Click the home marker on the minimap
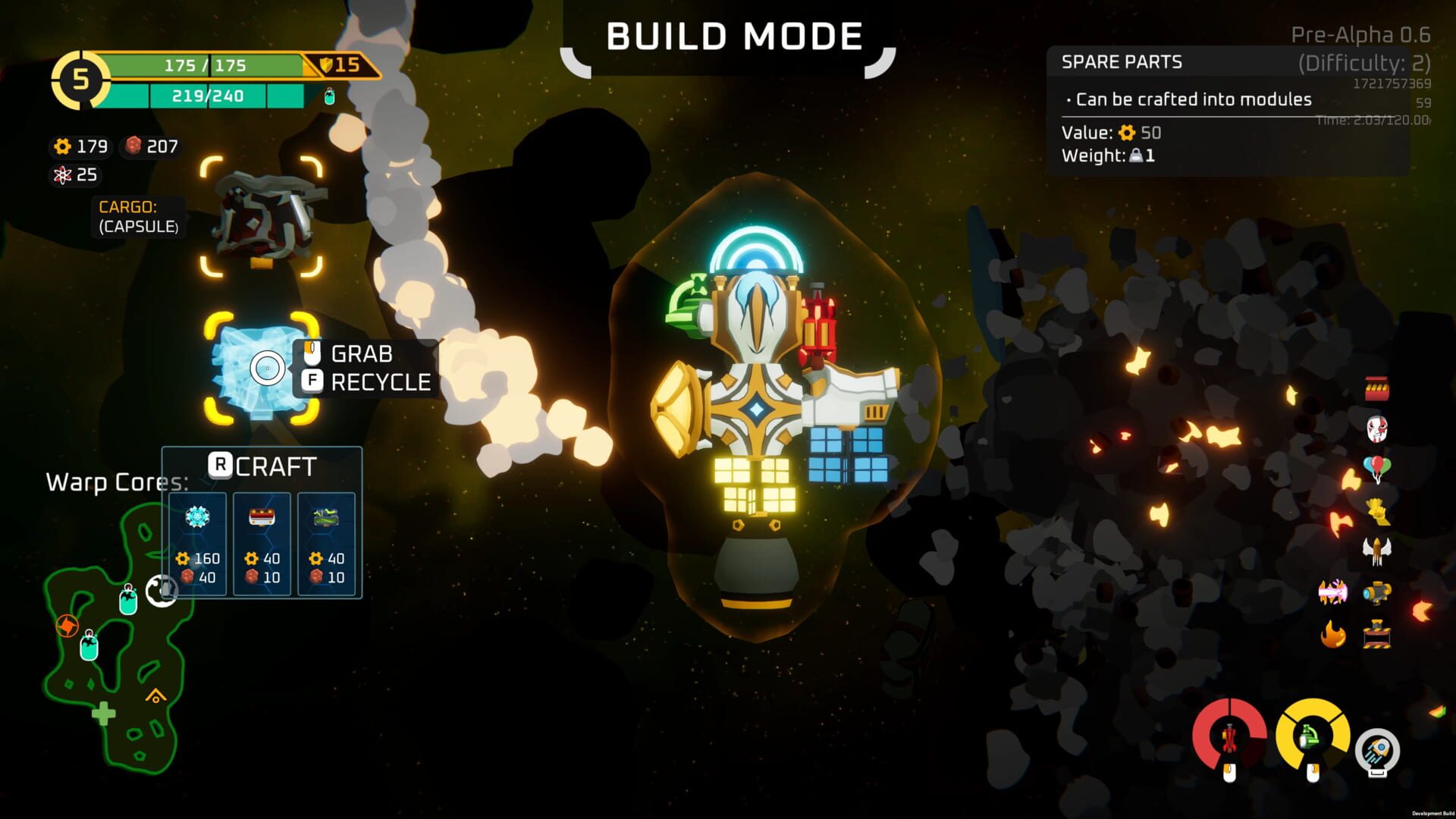 (x=156, y=695)
